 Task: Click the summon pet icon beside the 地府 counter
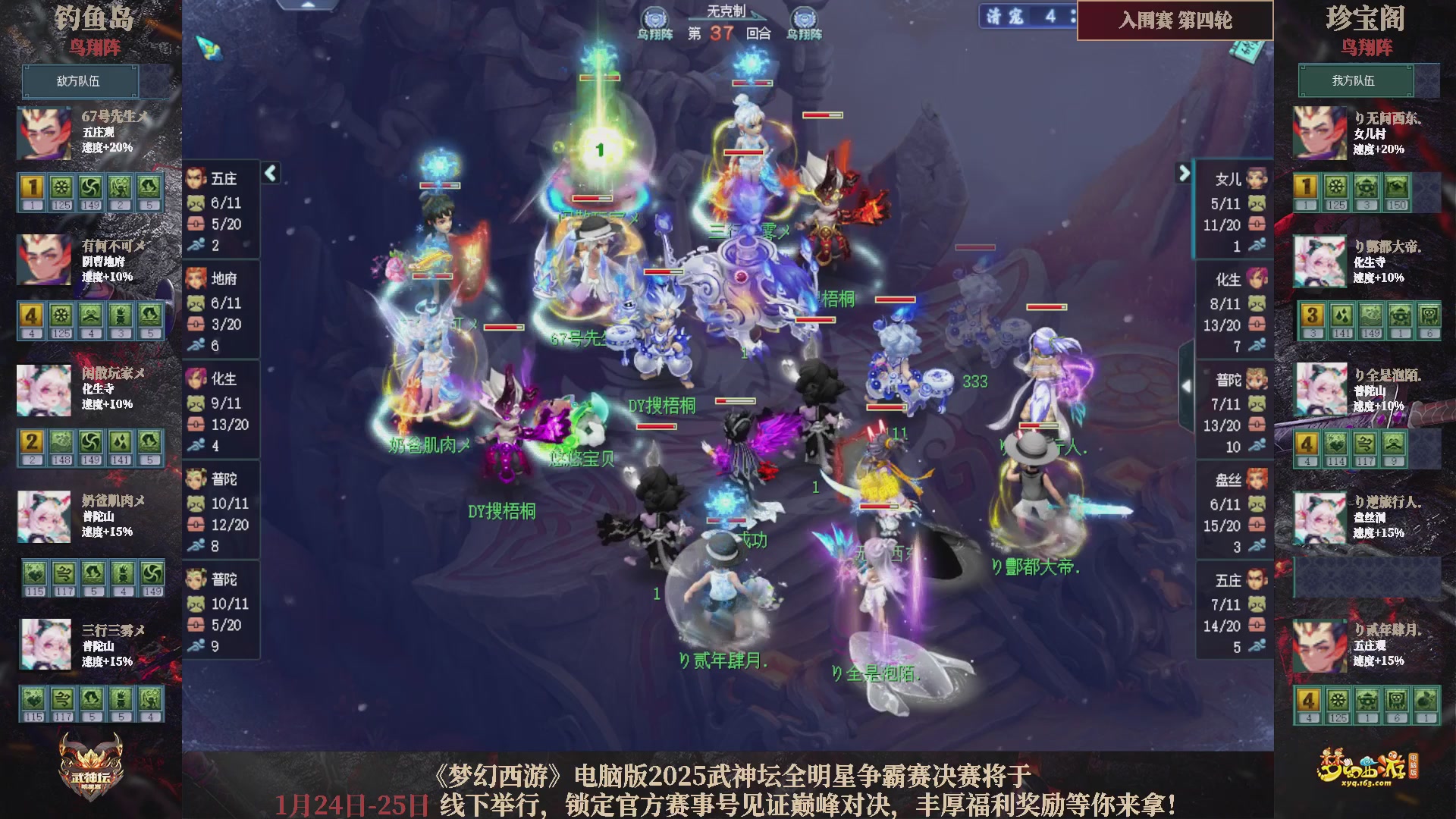pos(196,304)
